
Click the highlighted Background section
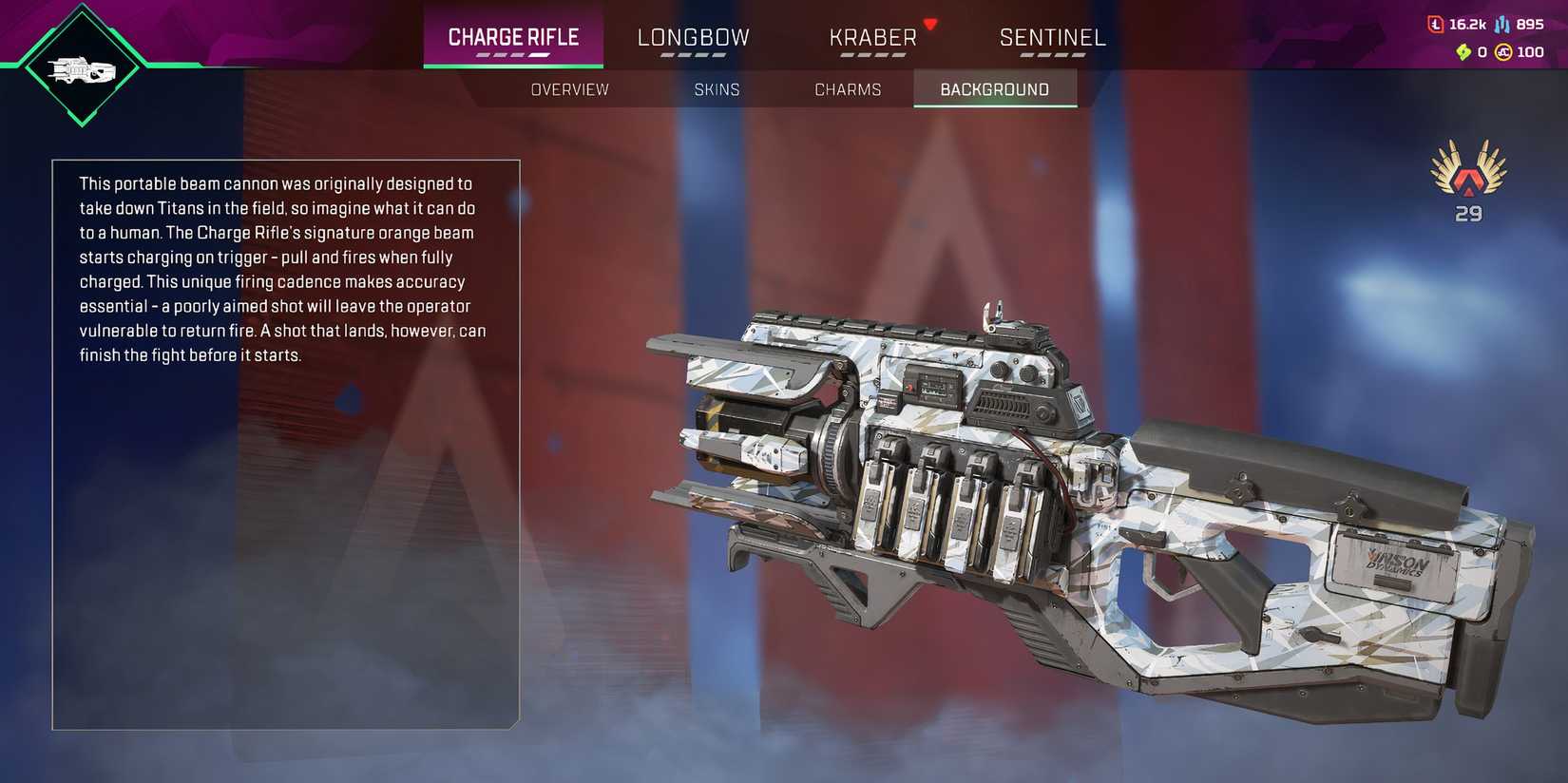click(x=994, y=88)
